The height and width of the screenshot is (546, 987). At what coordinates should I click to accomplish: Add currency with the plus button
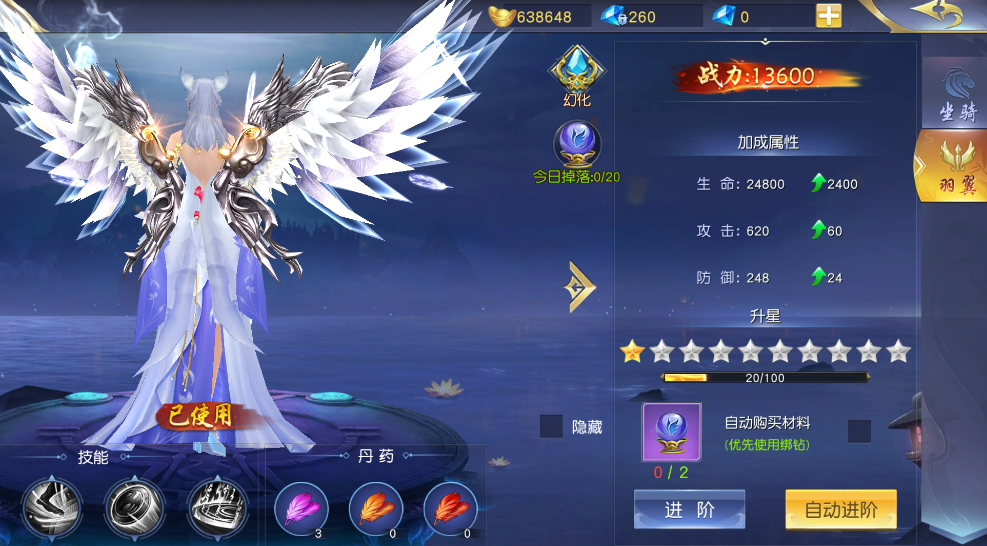[x=828, y=16]
